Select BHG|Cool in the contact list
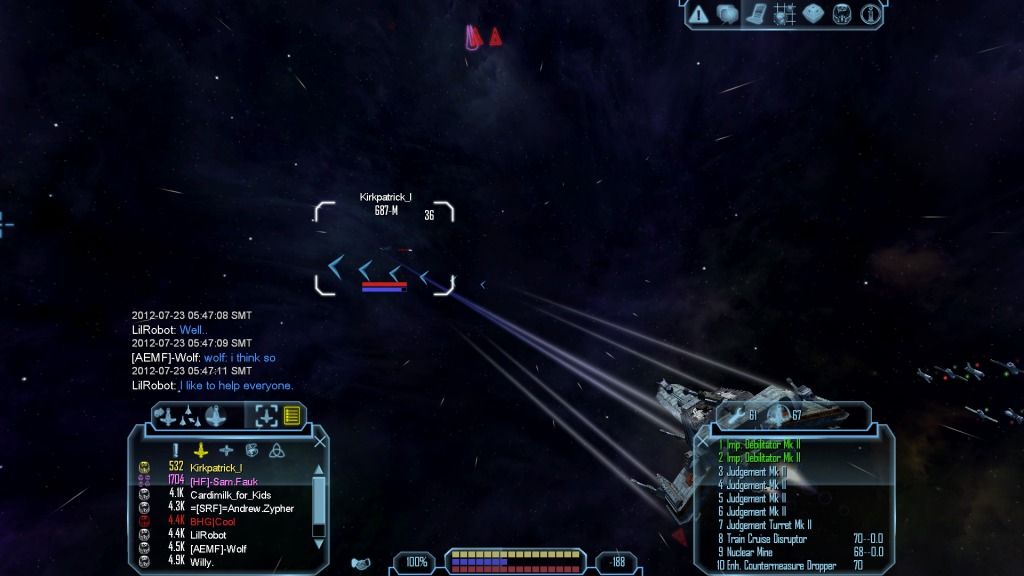1024x576 pixels. pyautogui.click(x=212, y=521)
